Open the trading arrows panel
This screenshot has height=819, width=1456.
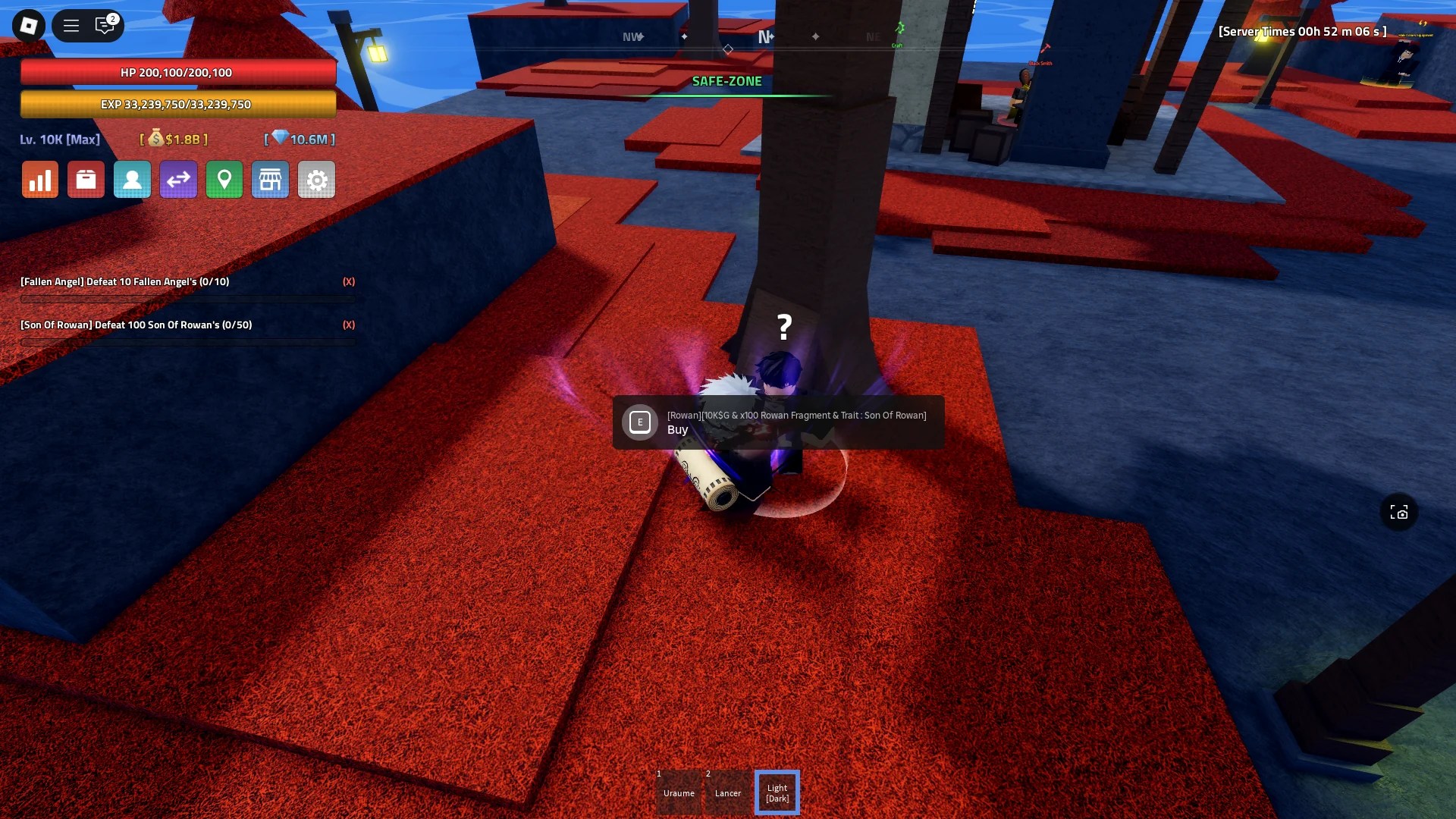tap(178, 179)
